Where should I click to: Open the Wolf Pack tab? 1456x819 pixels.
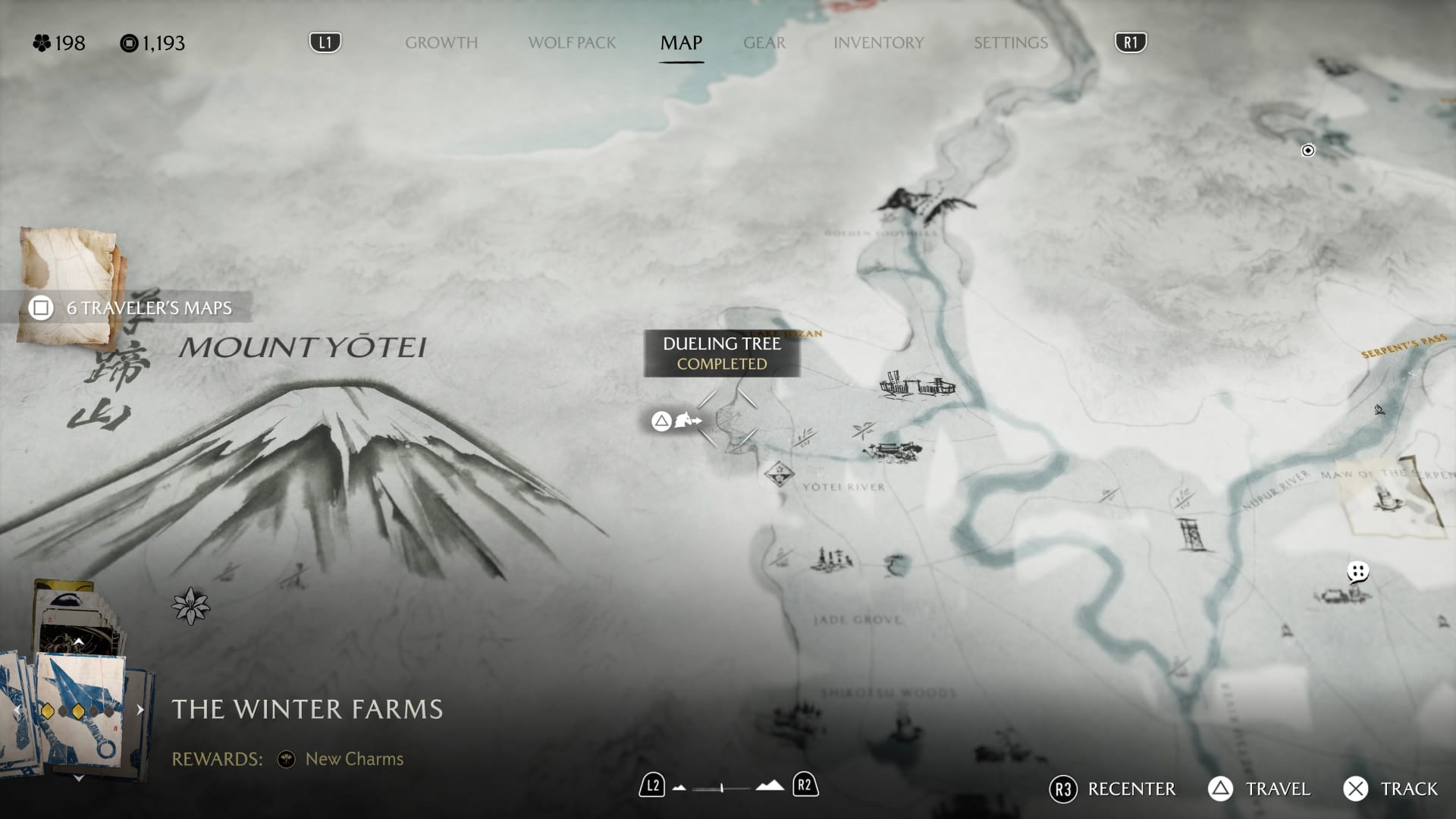(x=572, y=43)
